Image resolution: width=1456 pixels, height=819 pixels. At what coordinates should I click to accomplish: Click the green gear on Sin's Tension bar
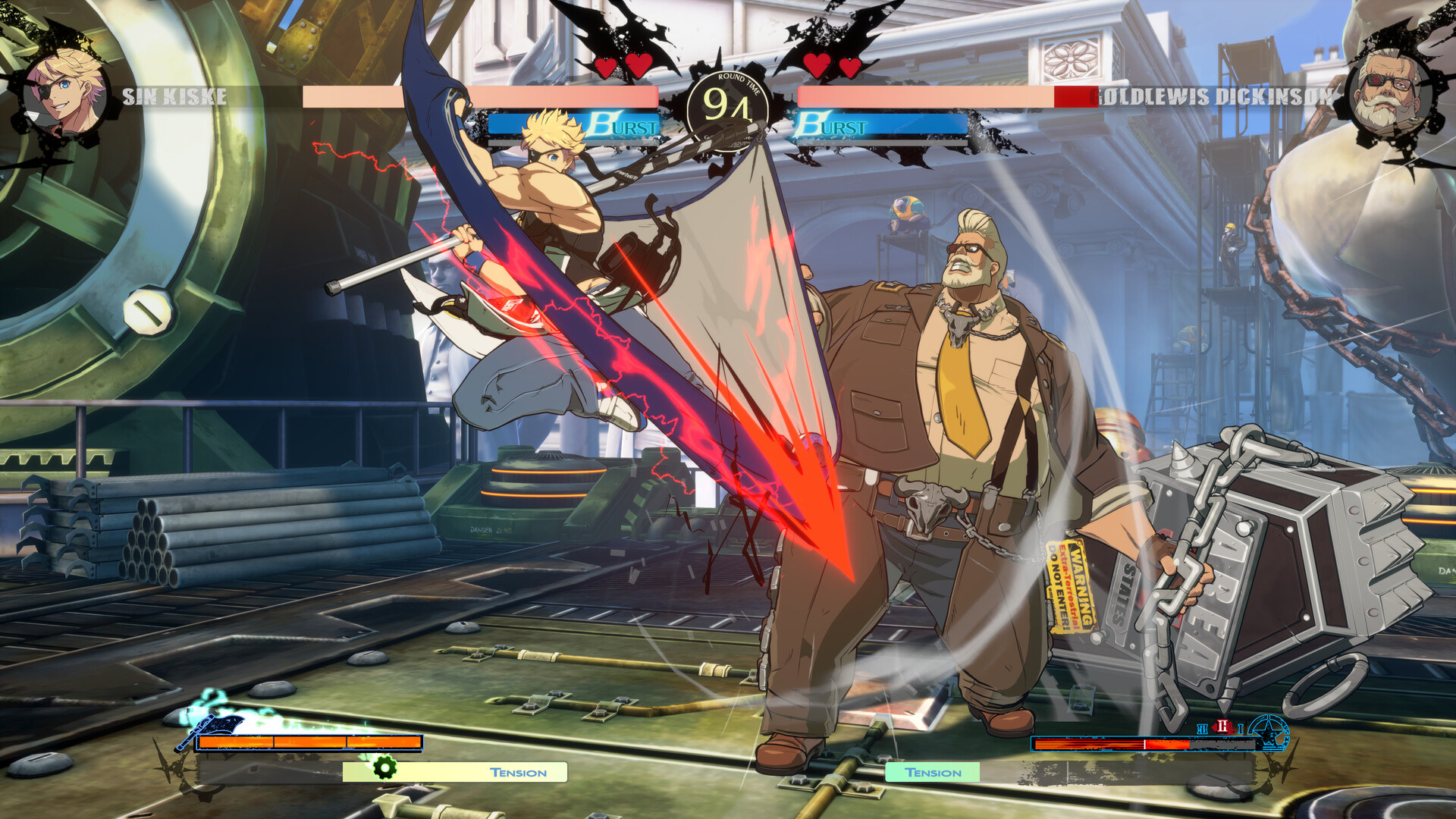pyautogui.click(x=387, y=770)
